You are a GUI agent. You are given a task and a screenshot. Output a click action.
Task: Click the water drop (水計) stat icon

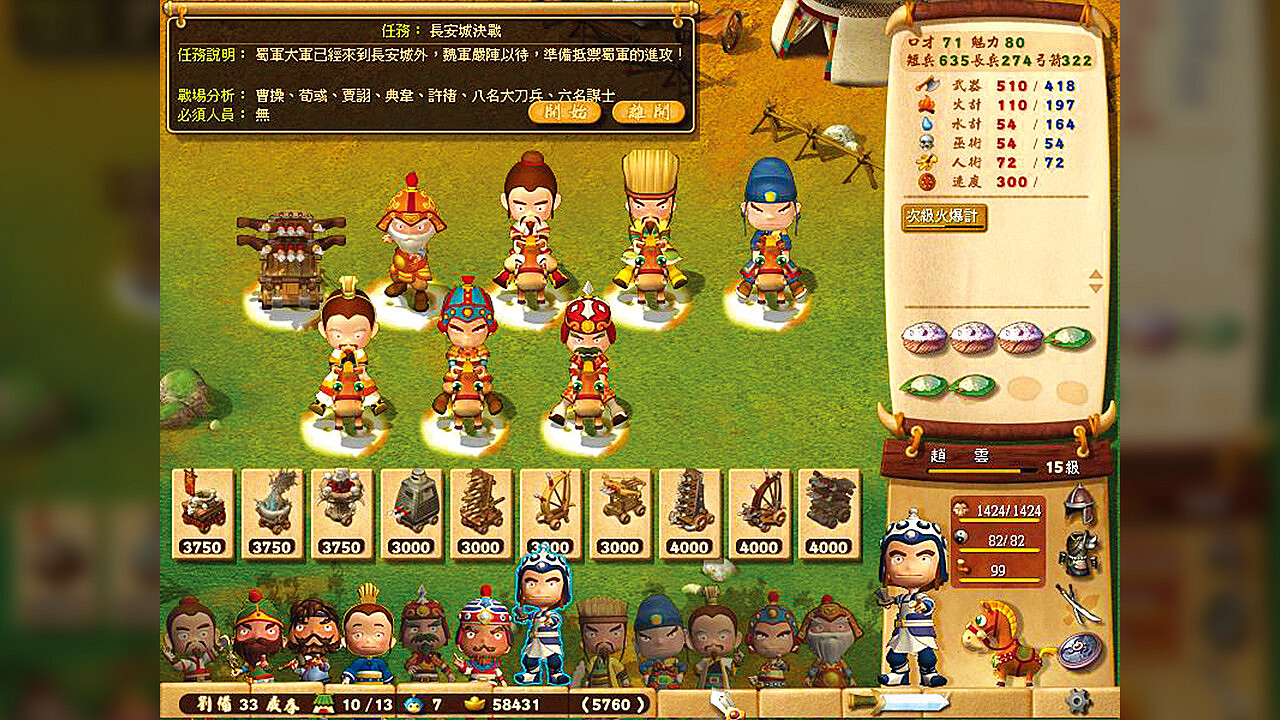coord(926,124)
